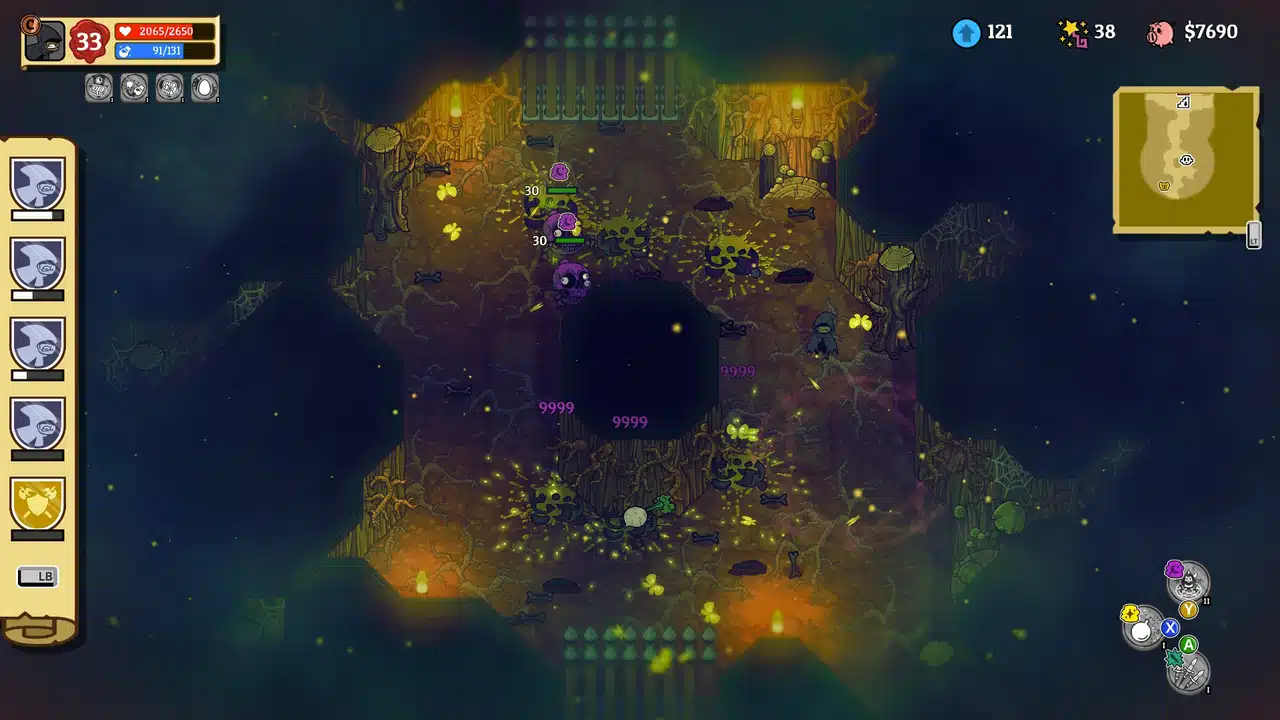Click the egg item slot icon
The width and height of the screenshot is (1280, 720).
204,88
